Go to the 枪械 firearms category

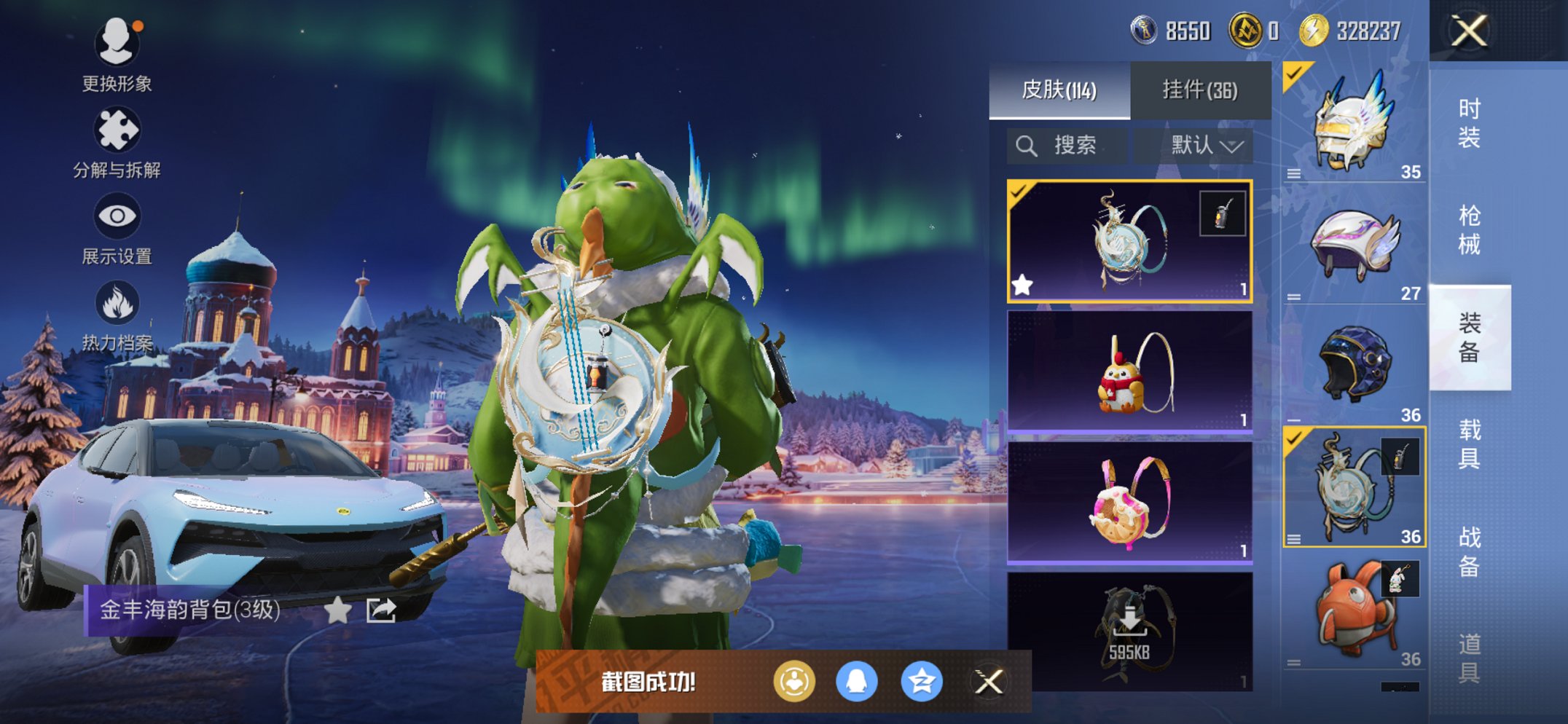1469,230
